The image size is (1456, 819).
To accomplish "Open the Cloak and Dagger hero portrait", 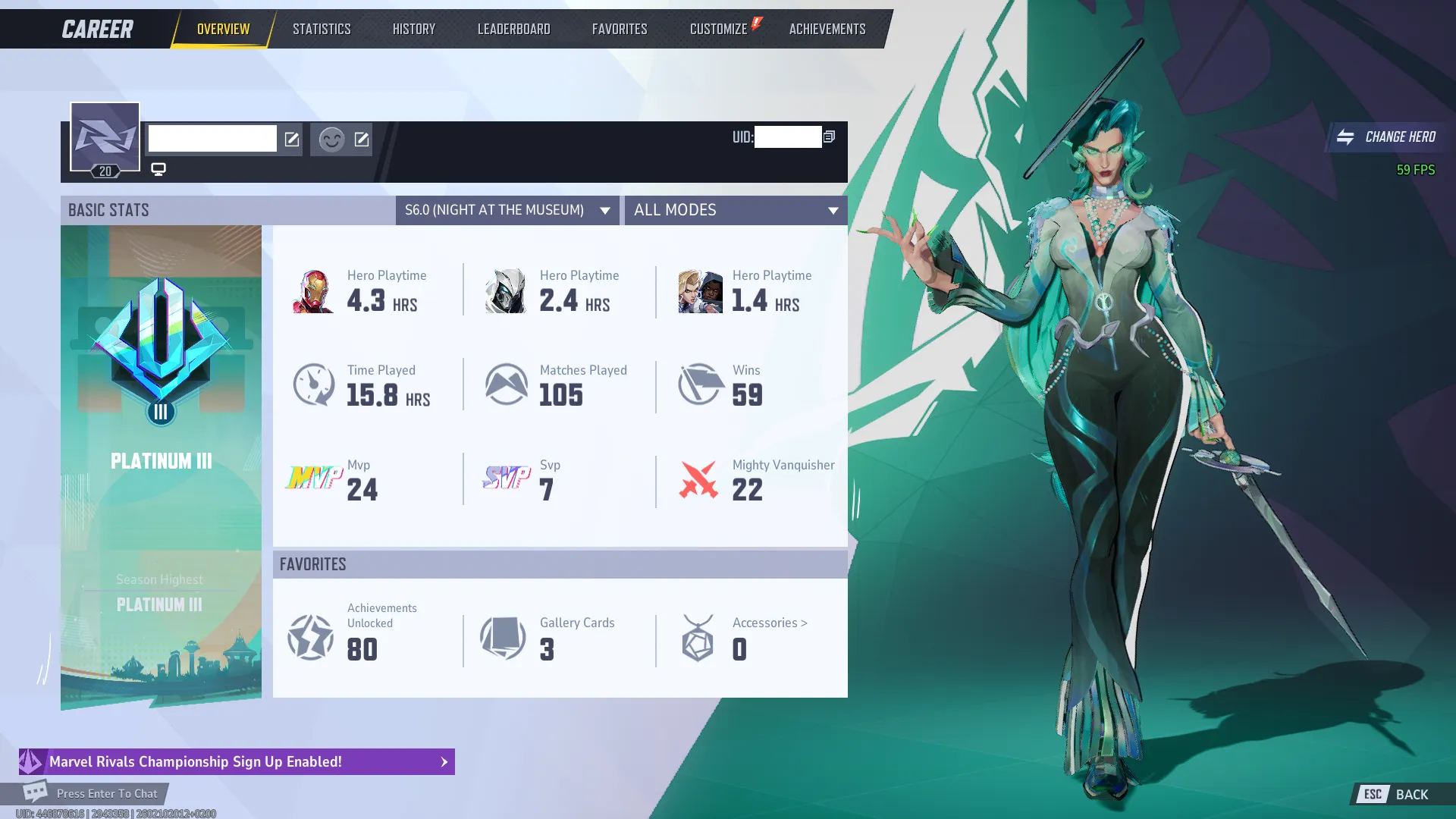I will click(x=699, y=291).
